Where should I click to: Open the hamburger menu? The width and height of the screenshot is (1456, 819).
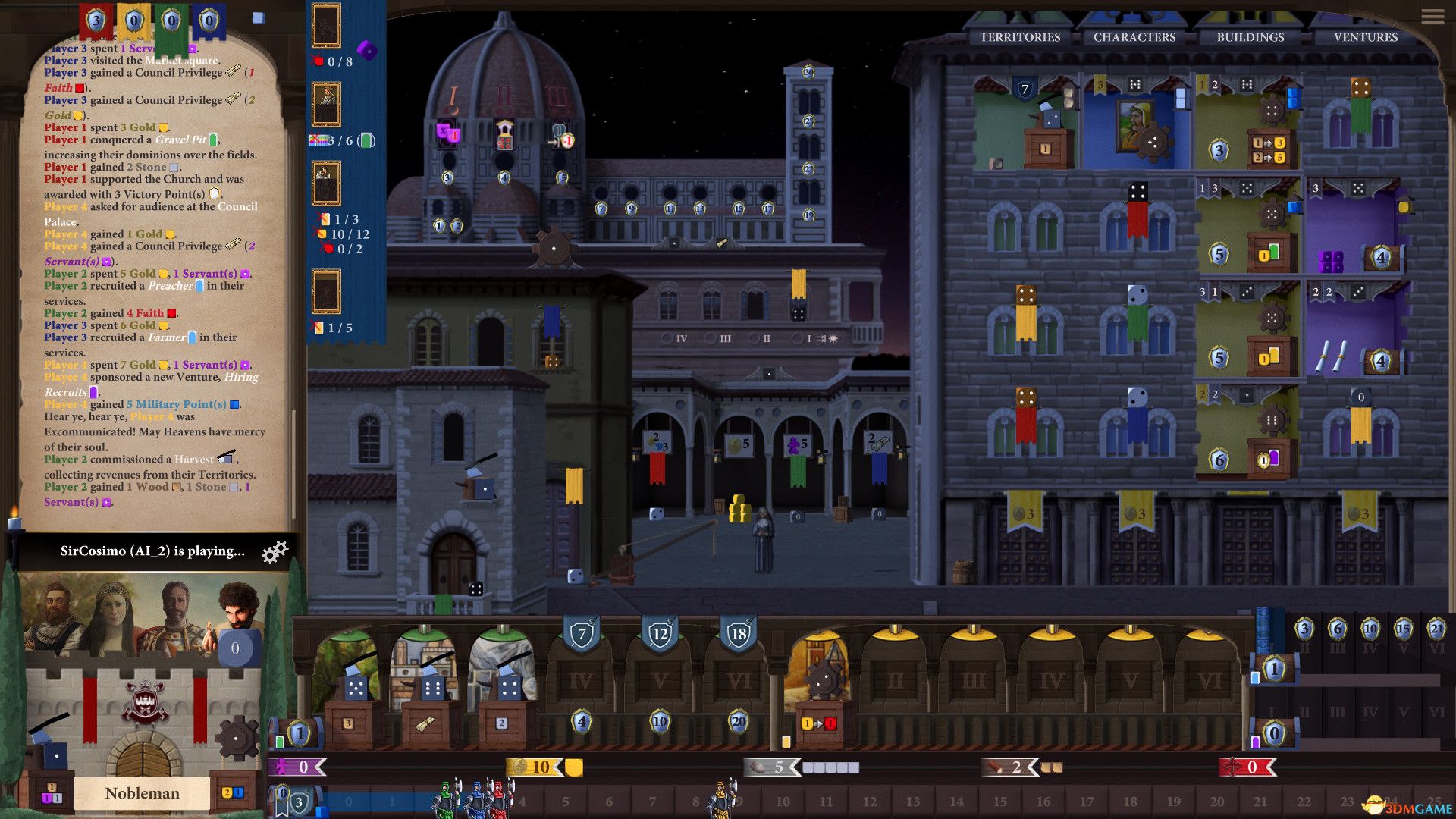click(x=1432, y=17)
